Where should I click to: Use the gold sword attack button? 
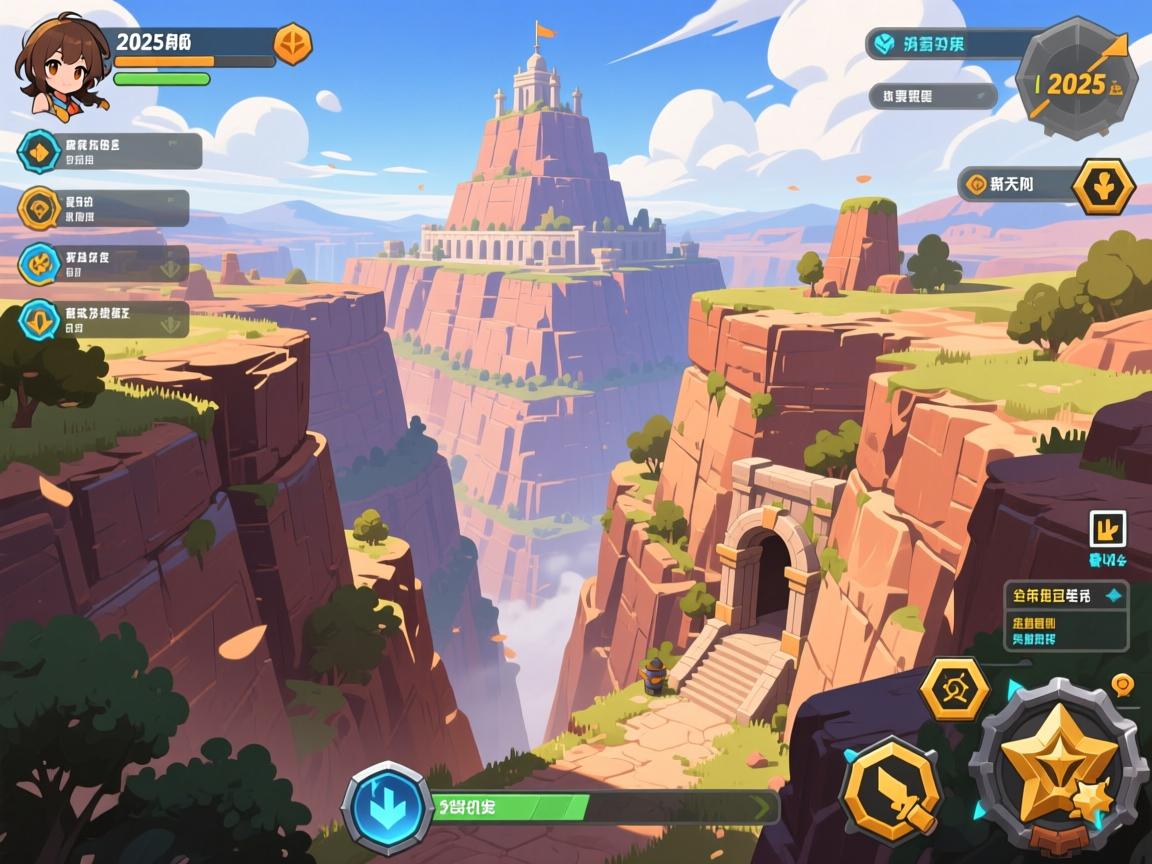tap(890, 789)
